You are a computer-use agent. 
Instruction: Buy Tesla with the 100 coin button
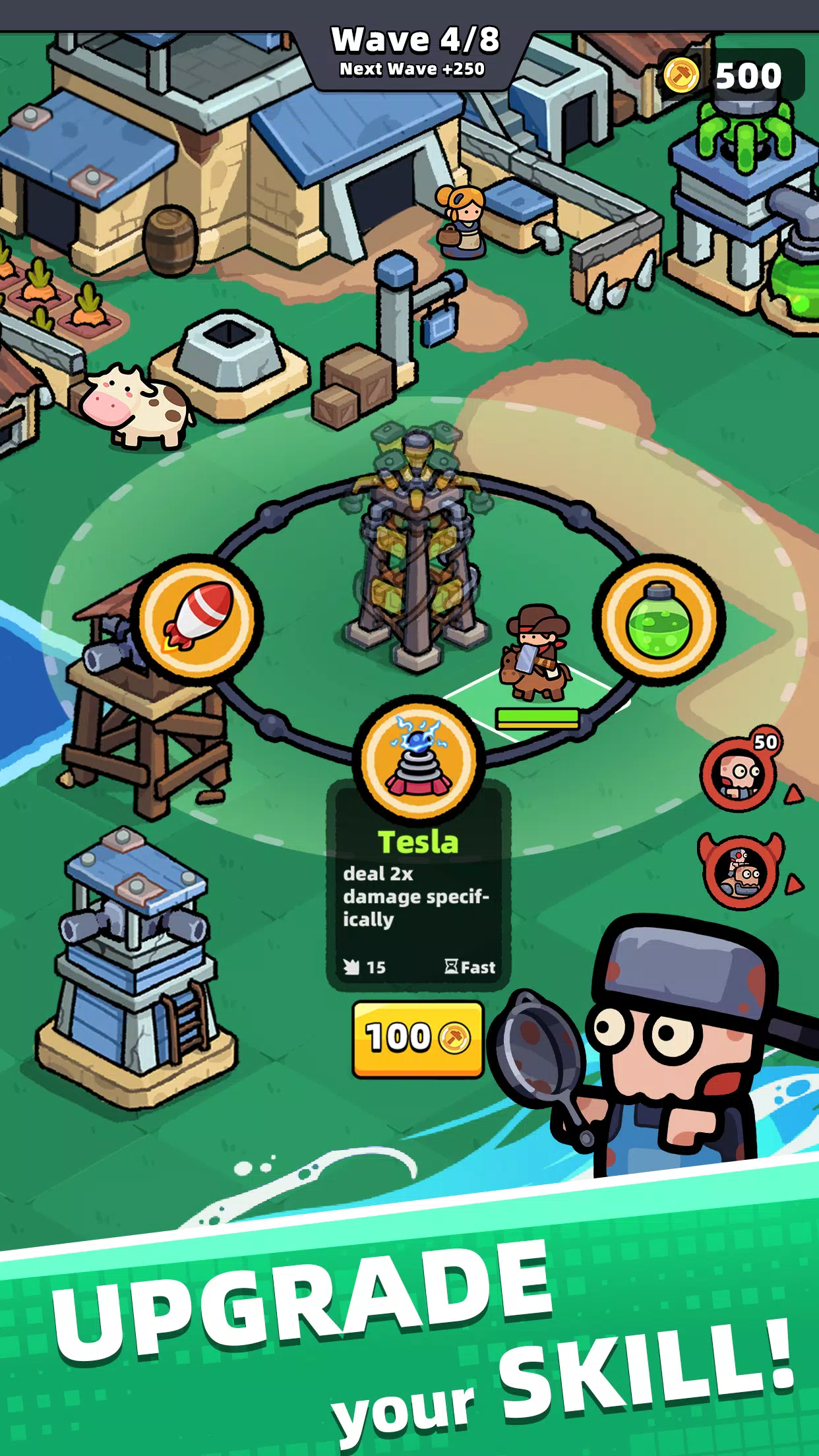(417, 1038)
